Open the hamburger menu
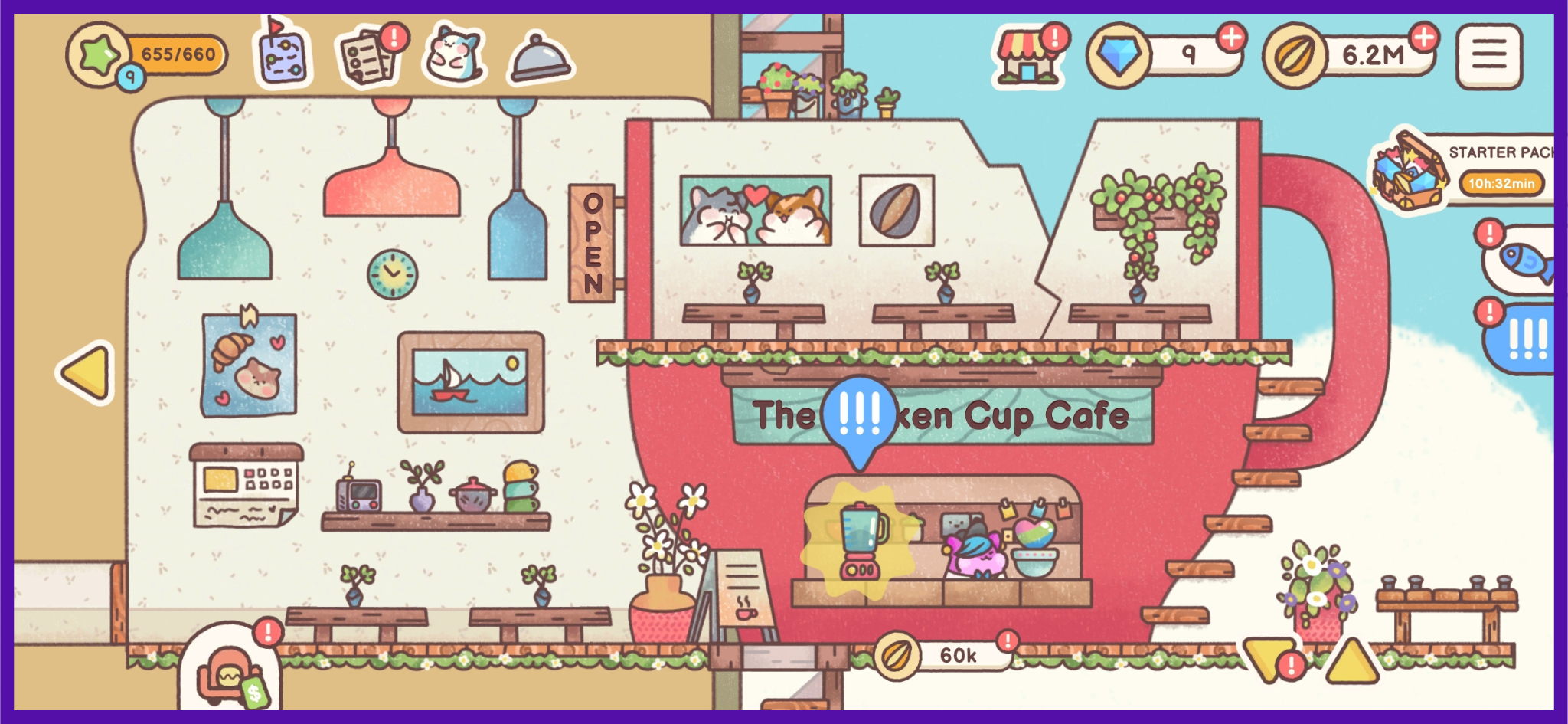 coord(1488,56)
